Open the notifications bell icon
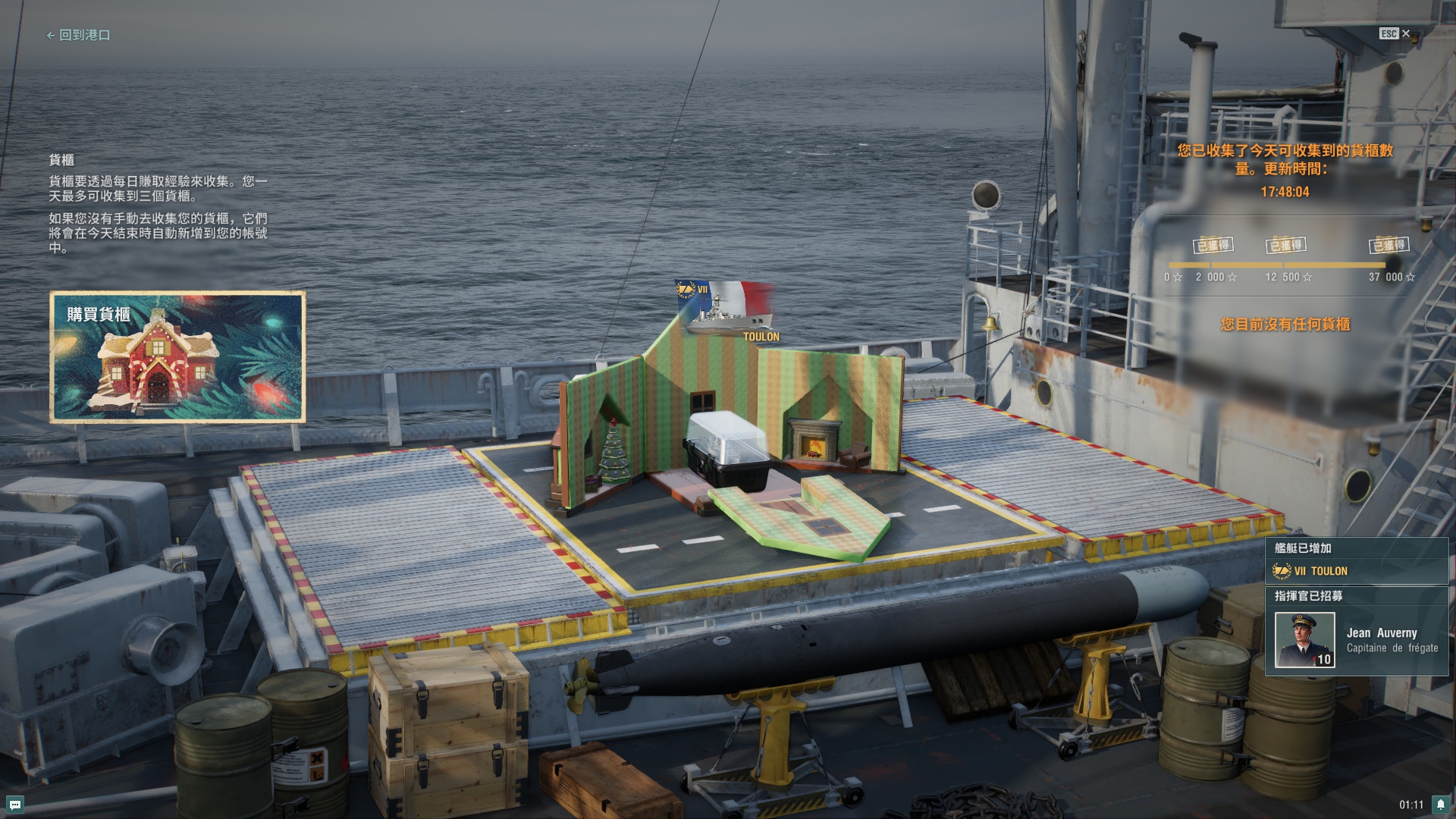The width and height of the screenshot is (1456, 819). pos(1440,805)
